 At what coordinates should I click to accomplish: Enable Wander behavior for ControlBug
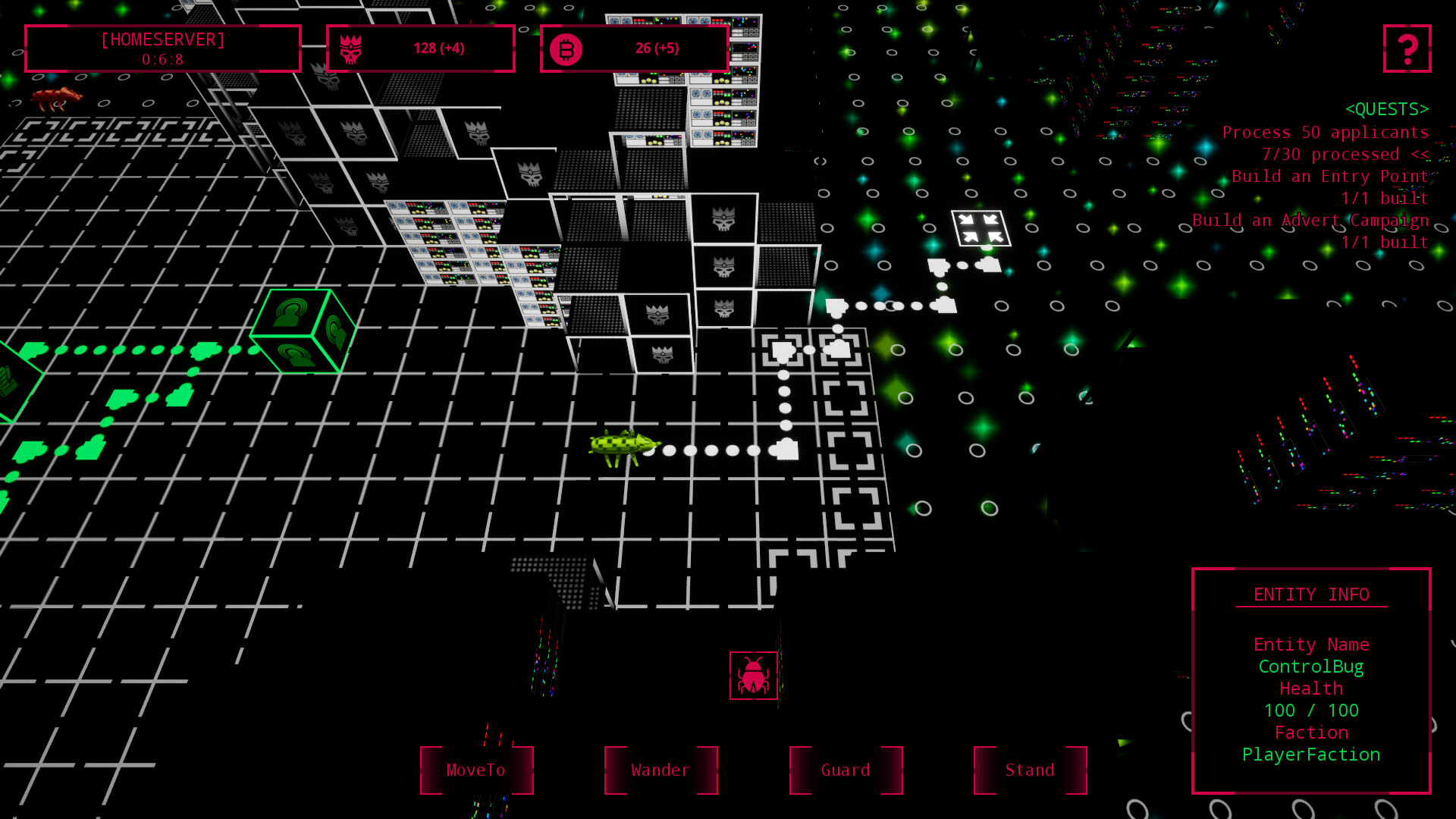(660, 770)
